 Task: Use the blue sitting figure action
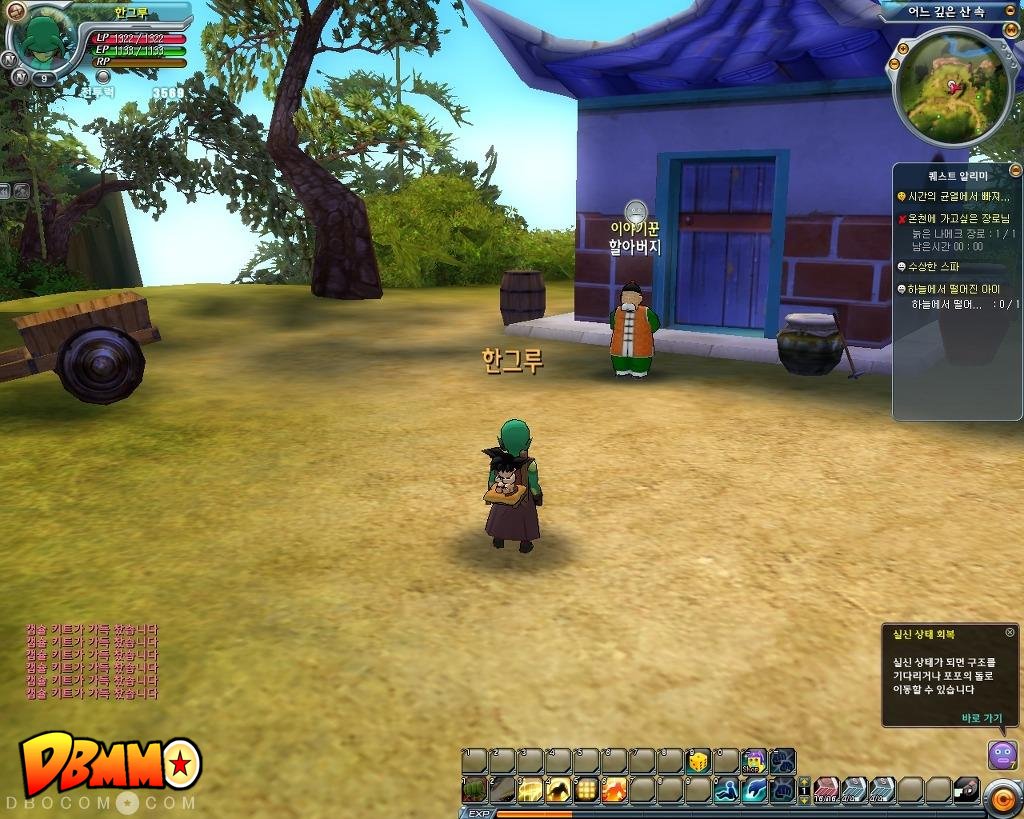[726, 790]
